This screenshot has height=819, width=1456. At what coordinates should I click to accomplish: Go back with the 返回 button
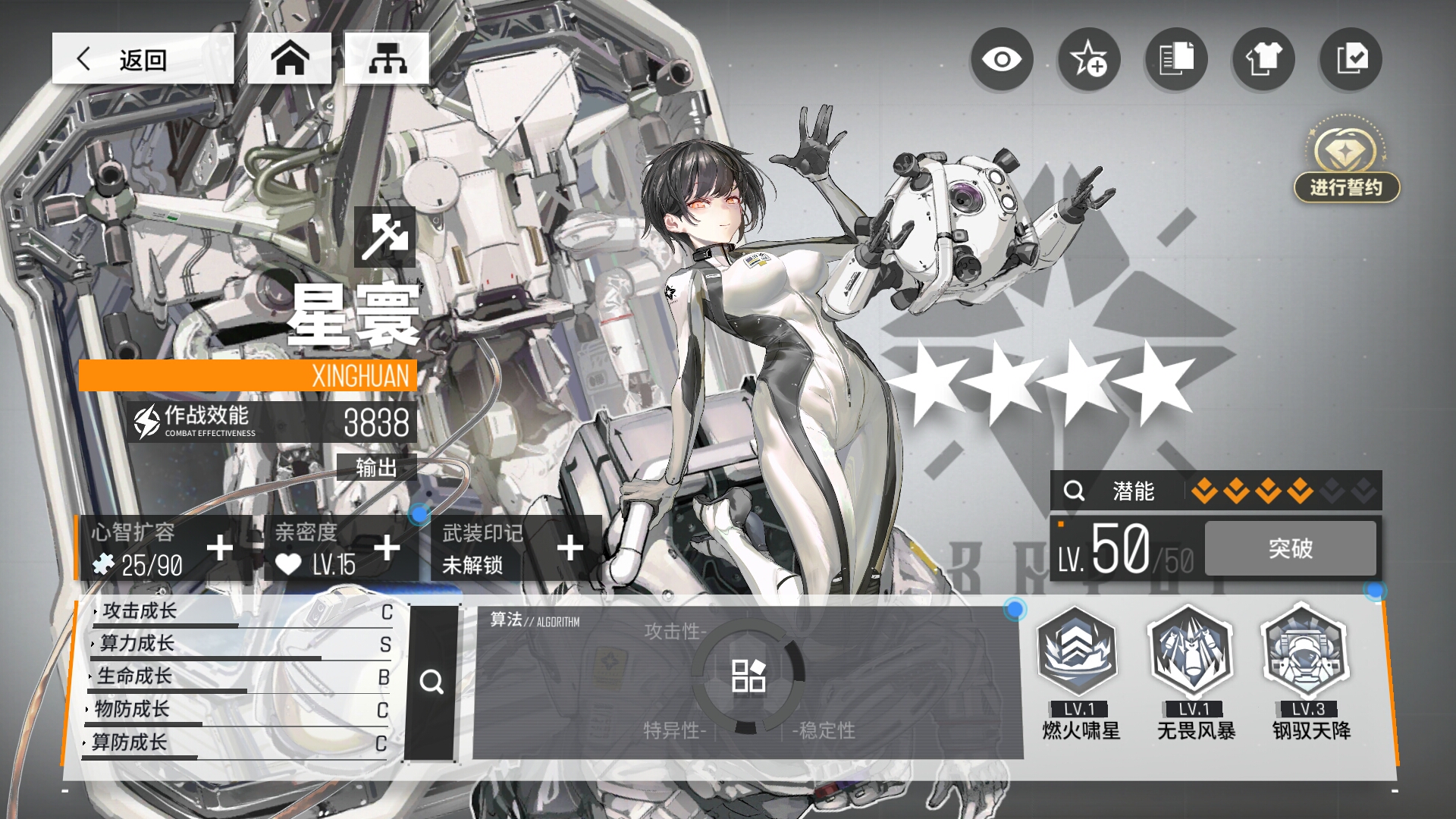(143, 58)
